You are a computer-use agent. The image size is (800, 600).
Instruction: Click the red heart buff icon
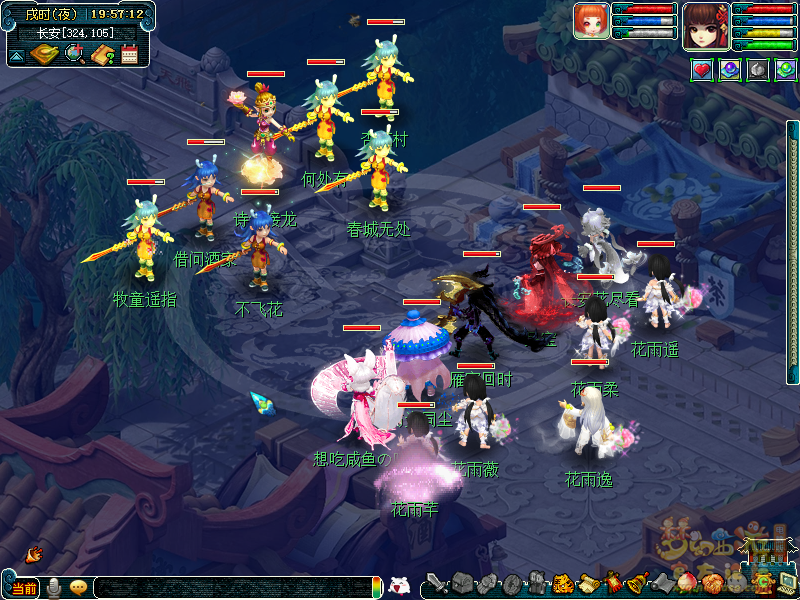click(701, 70)
